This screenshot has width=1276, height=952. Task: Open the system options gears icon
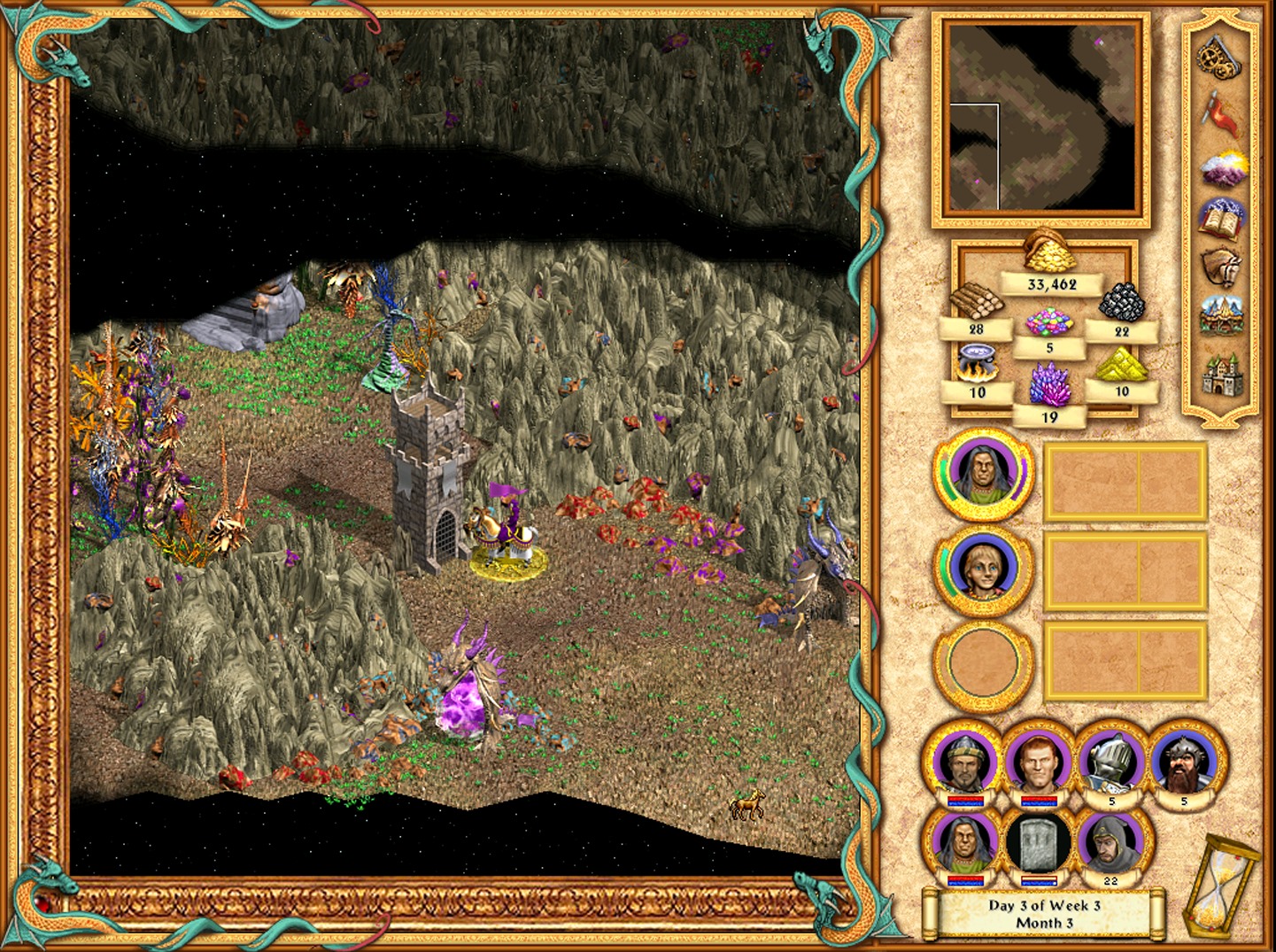click(x=1221, y=57)
